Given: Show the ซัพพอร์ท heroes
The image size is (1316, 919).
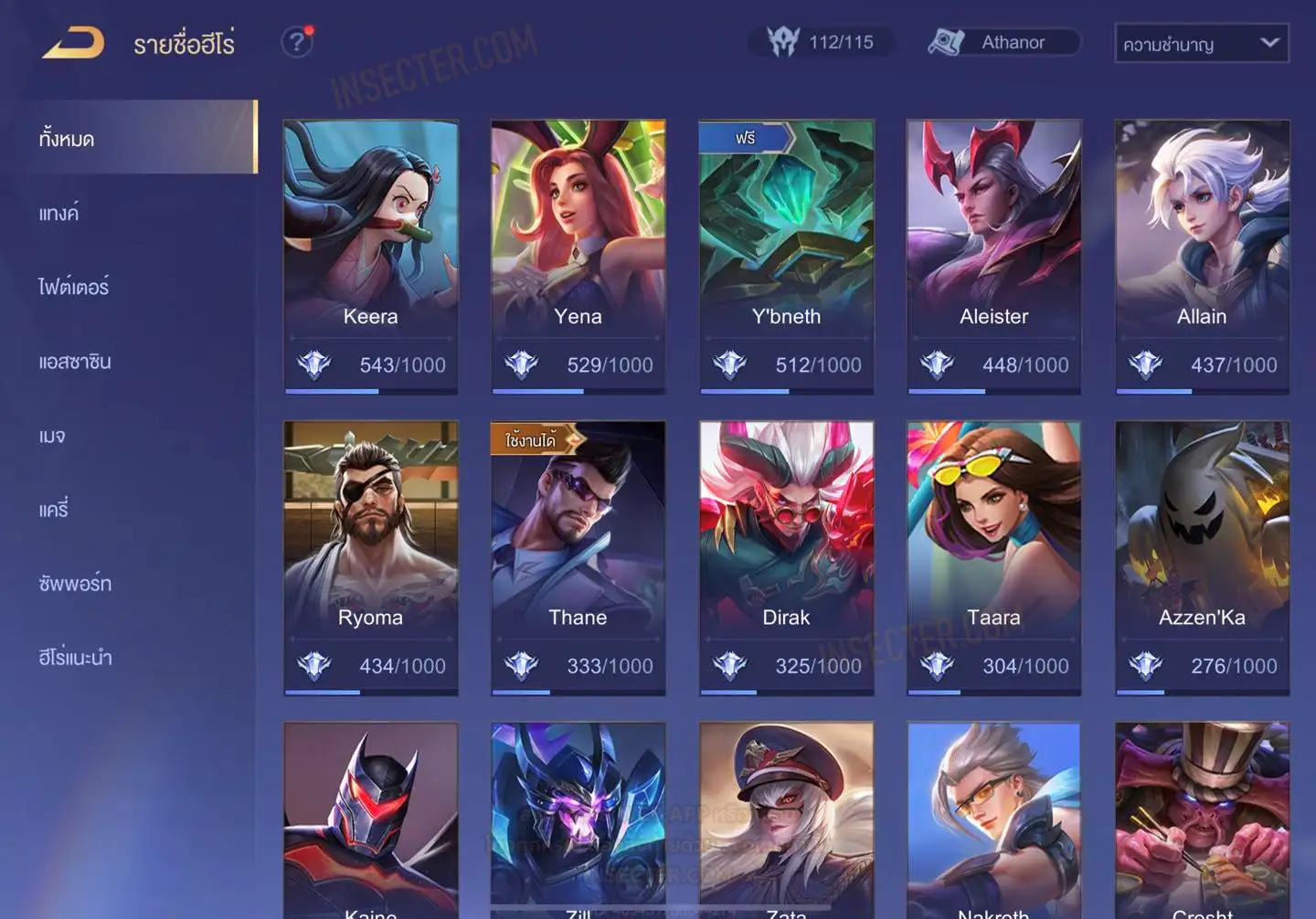Looking at the screenshot, I should (x=75, y=584).
